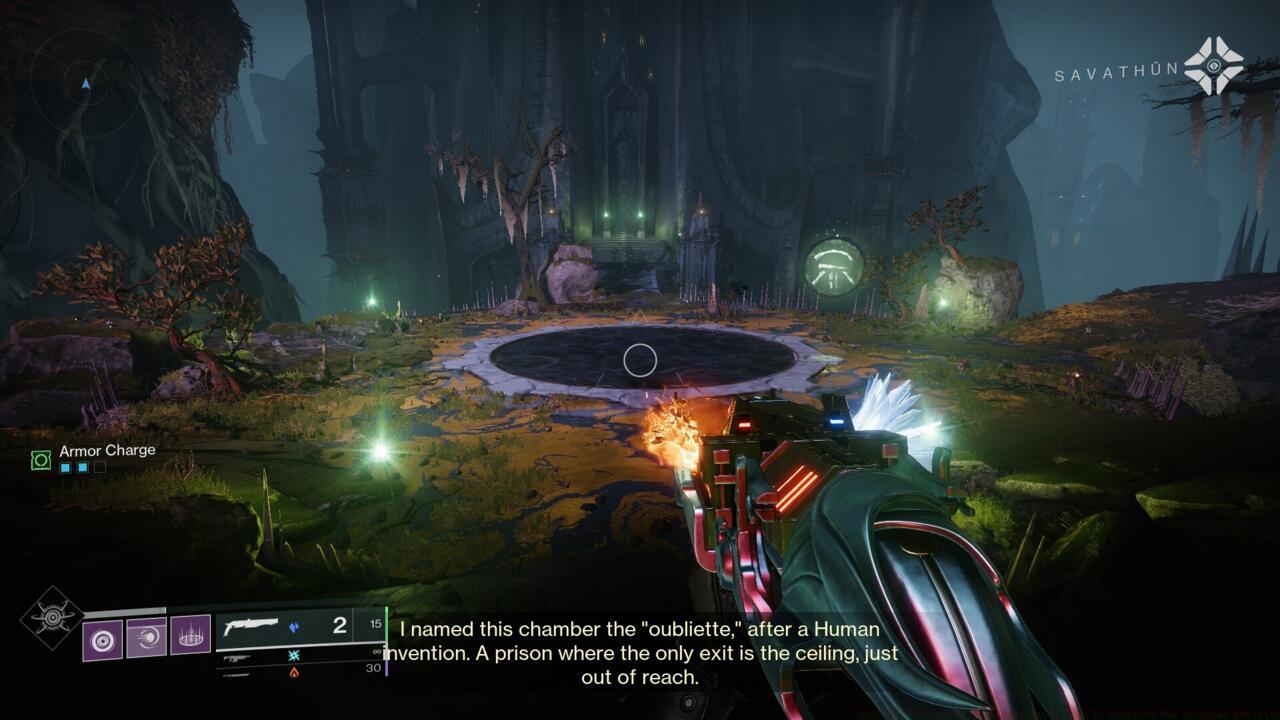Toggle the first Armor Charge square

pos(65,468)
